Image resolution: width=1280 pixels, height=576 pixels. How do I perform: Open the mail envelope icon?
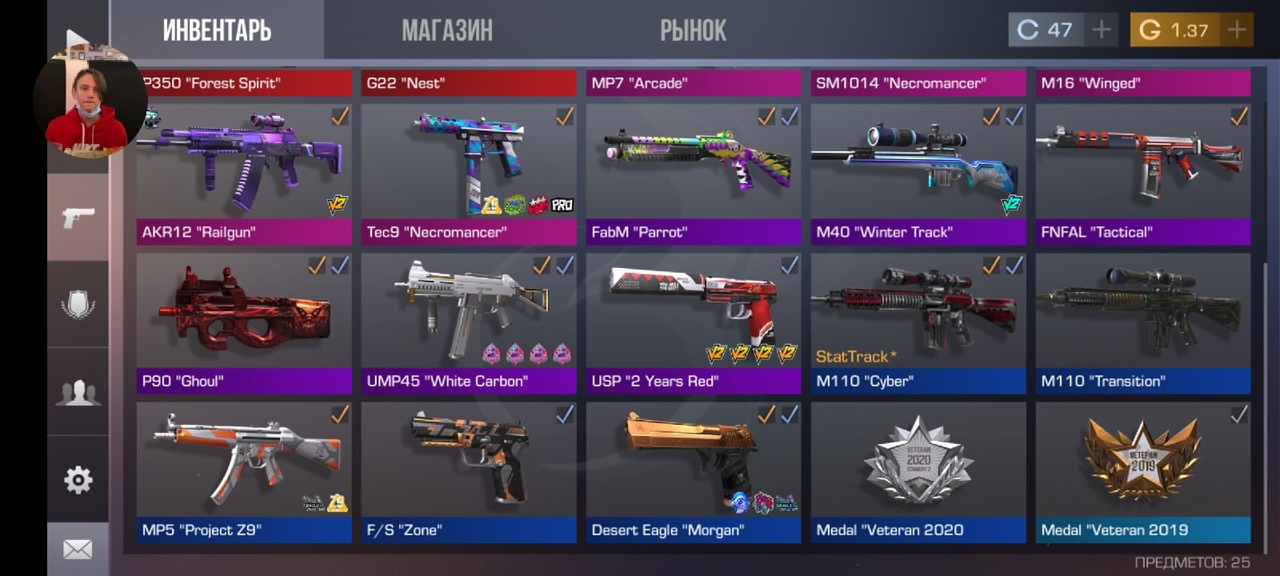(78, 549)
